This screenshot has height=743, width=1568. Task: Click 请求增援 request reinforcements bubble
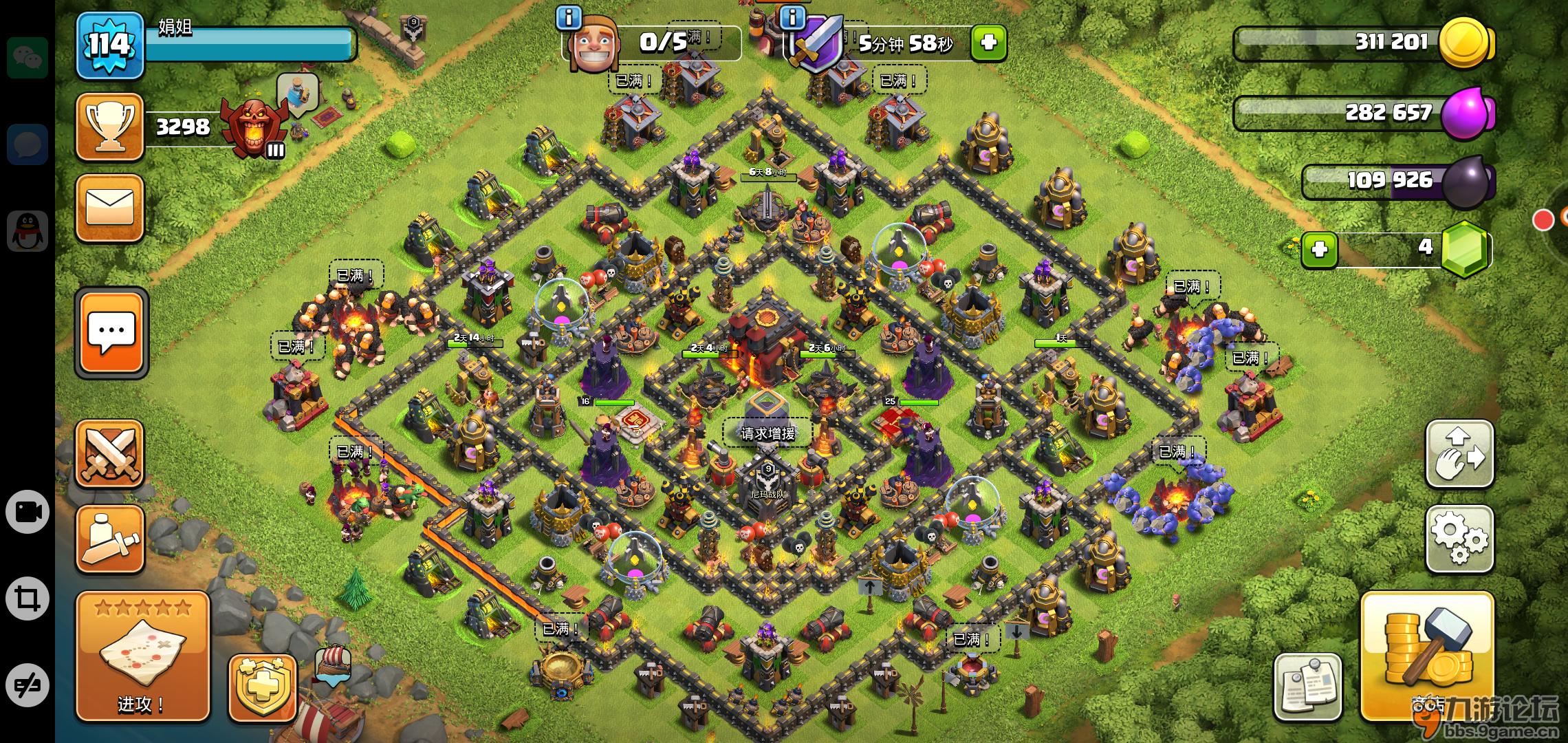click(x=767, y=433)
